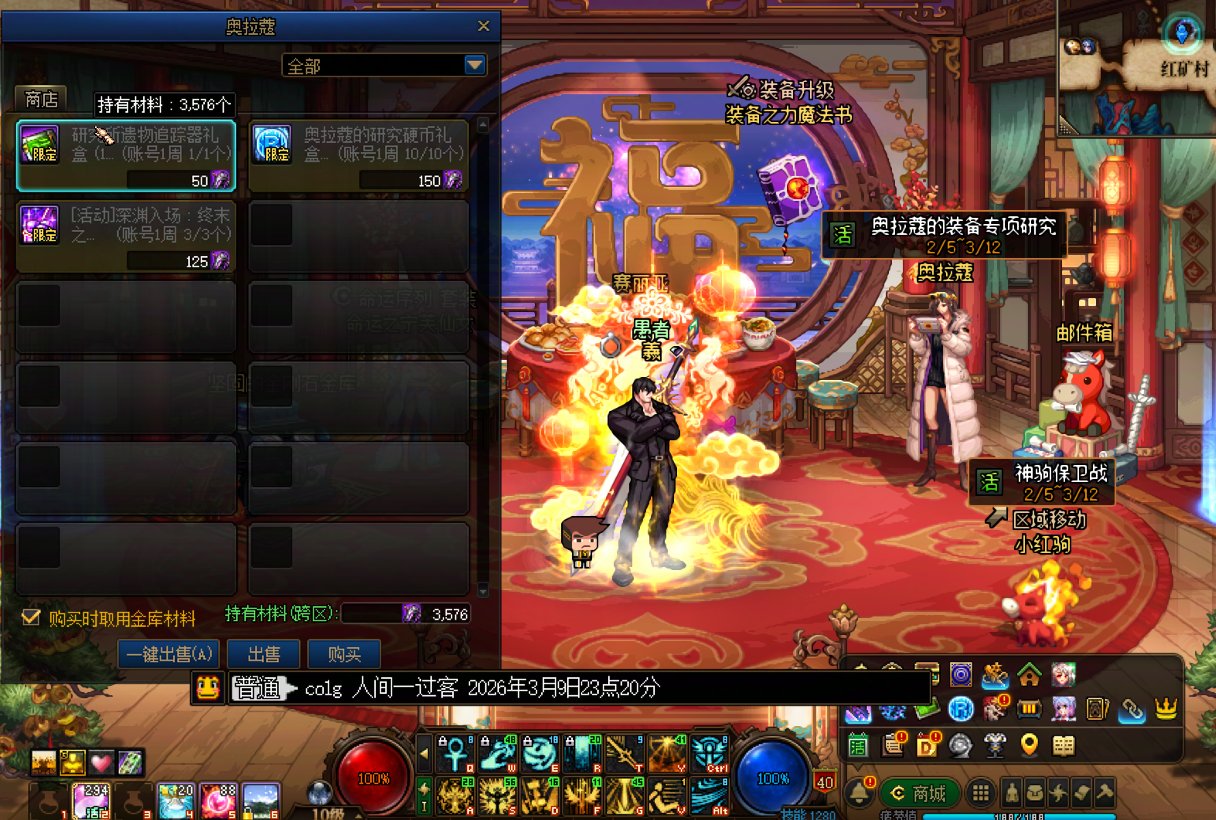The height and width of the screenshot is (820, 1216).
Task: Use the pink potion with 88 count
Action: [217, 801]
